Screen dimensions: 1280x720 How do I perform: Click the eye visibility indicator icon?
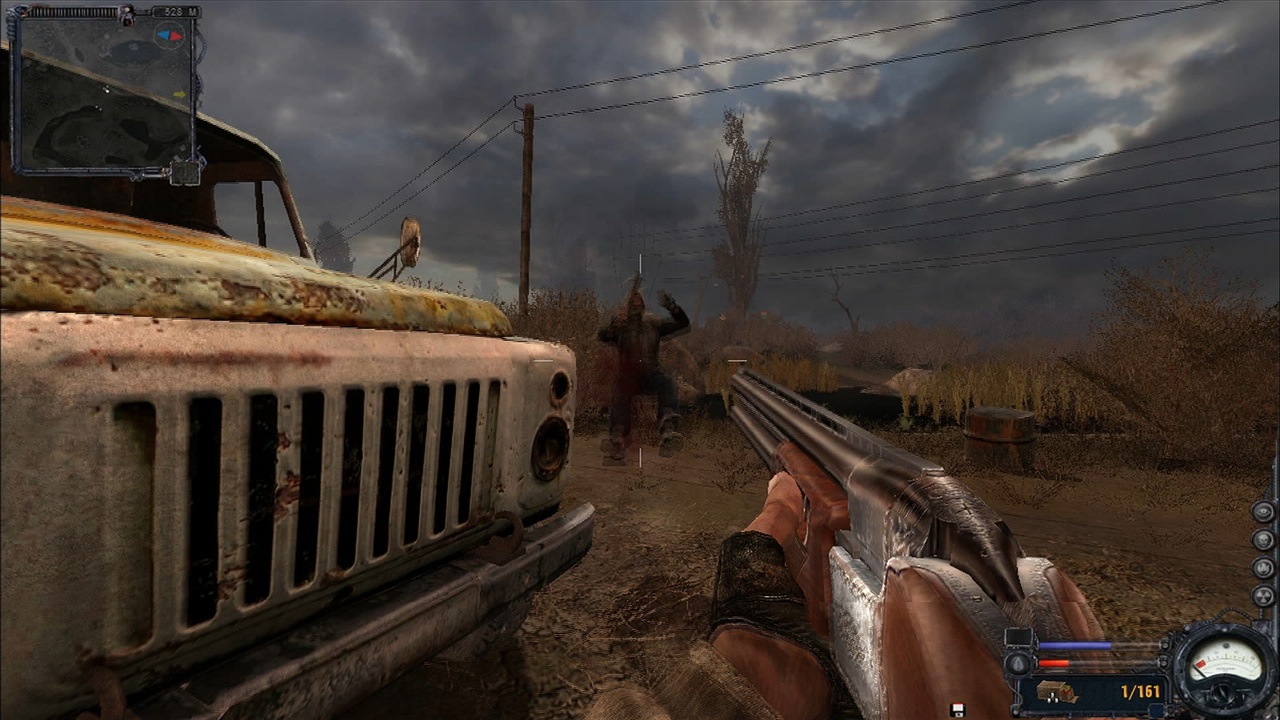[x=1263, y=511]
